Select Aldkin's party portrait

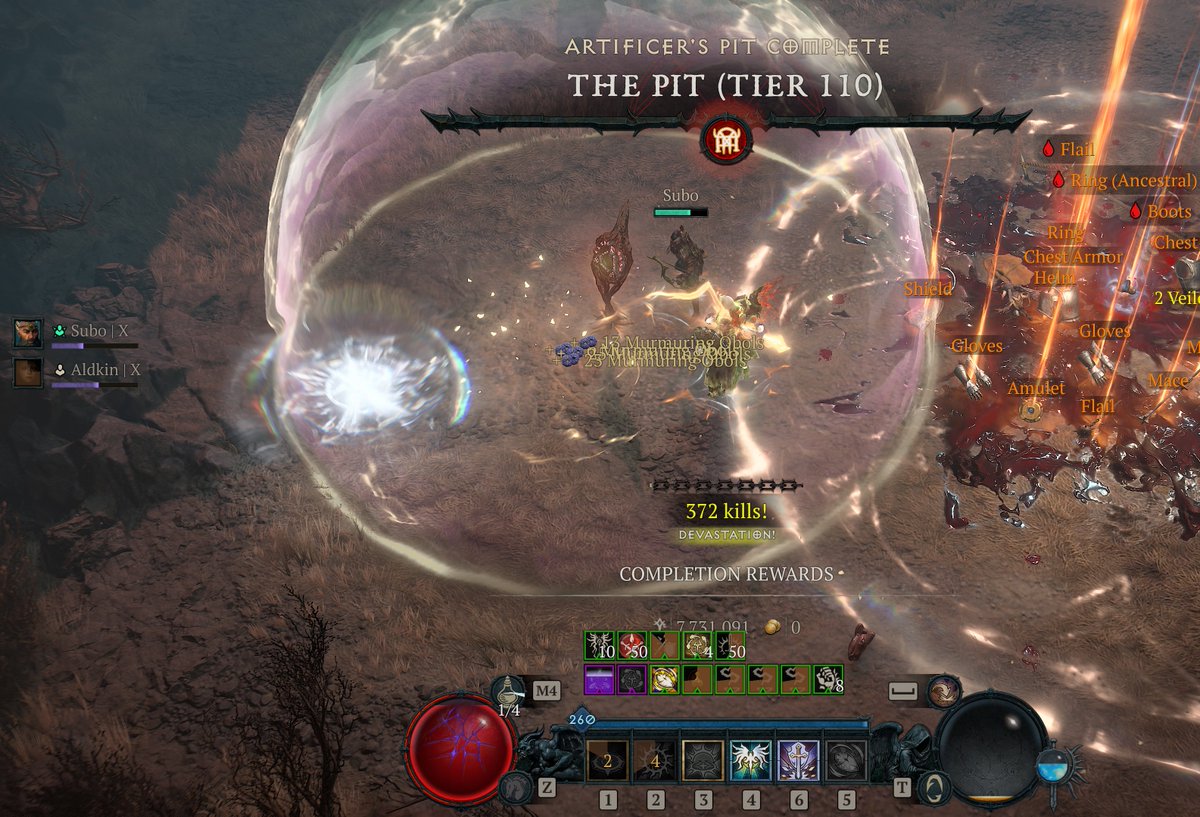click(x=28, y=372)
